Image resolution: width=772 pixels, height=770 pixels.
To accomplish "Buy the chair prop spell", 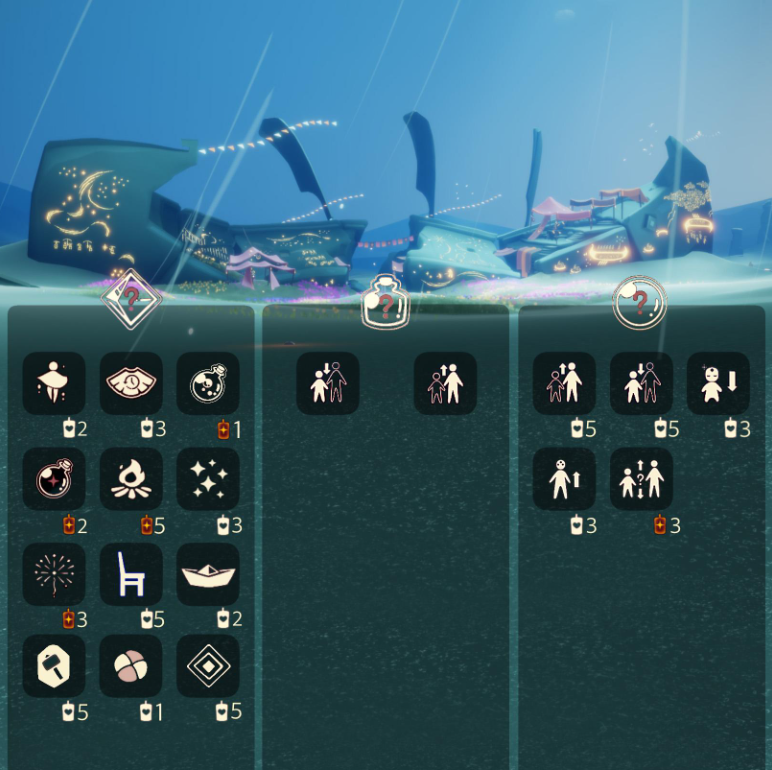I will tap(131, 574).
